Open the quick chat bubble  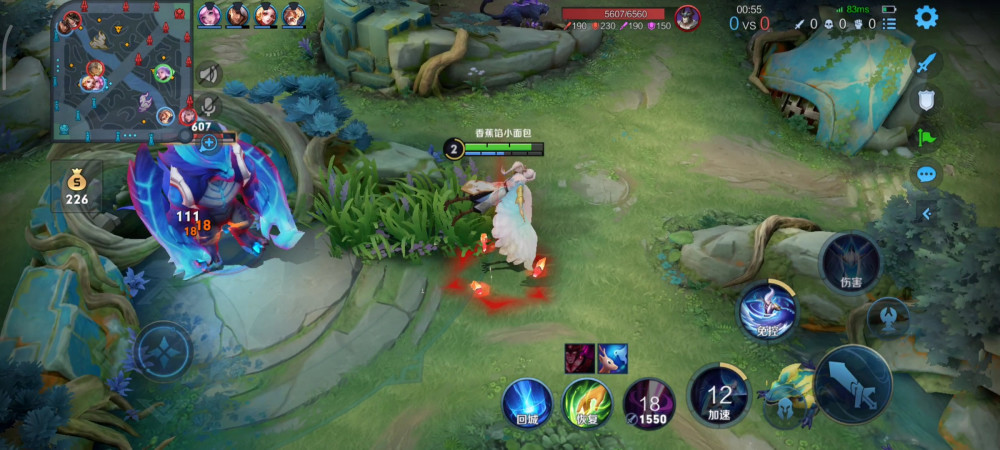point(927,175)
